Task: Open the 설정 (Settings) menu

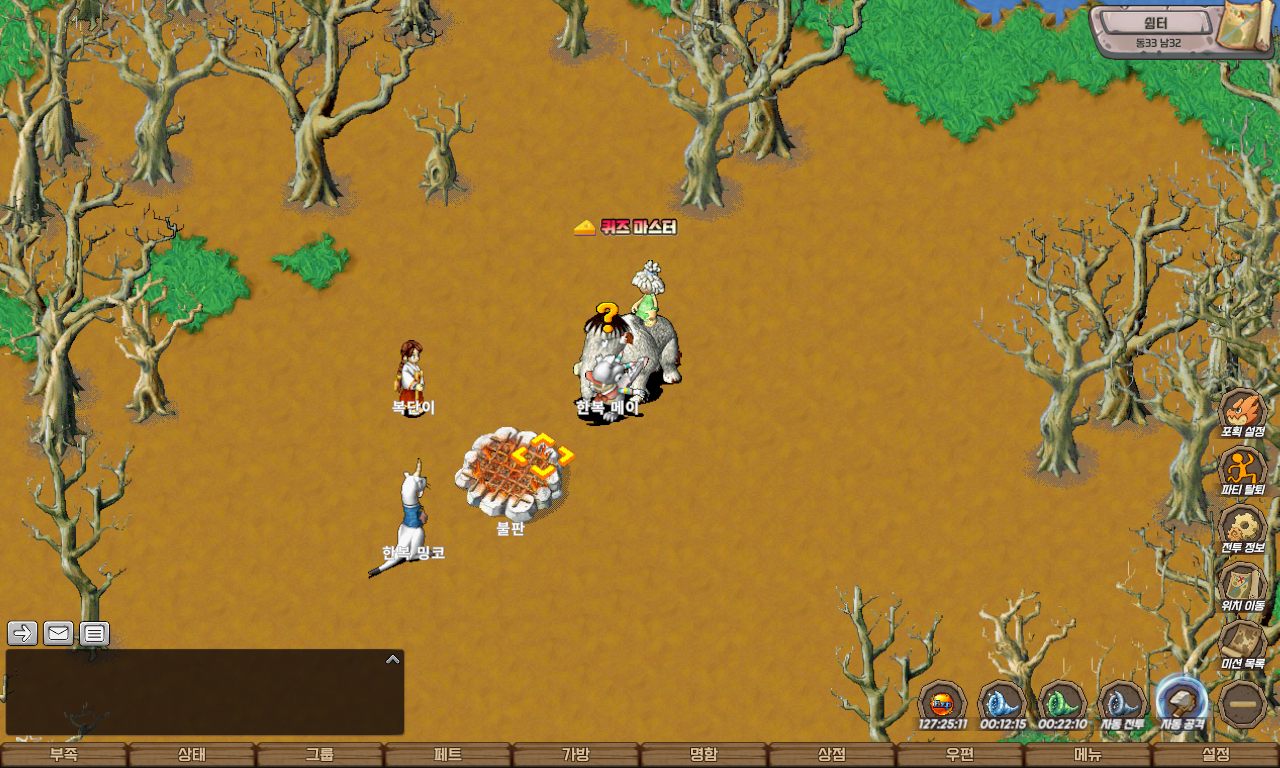Action: click(x=1216, y=755)
